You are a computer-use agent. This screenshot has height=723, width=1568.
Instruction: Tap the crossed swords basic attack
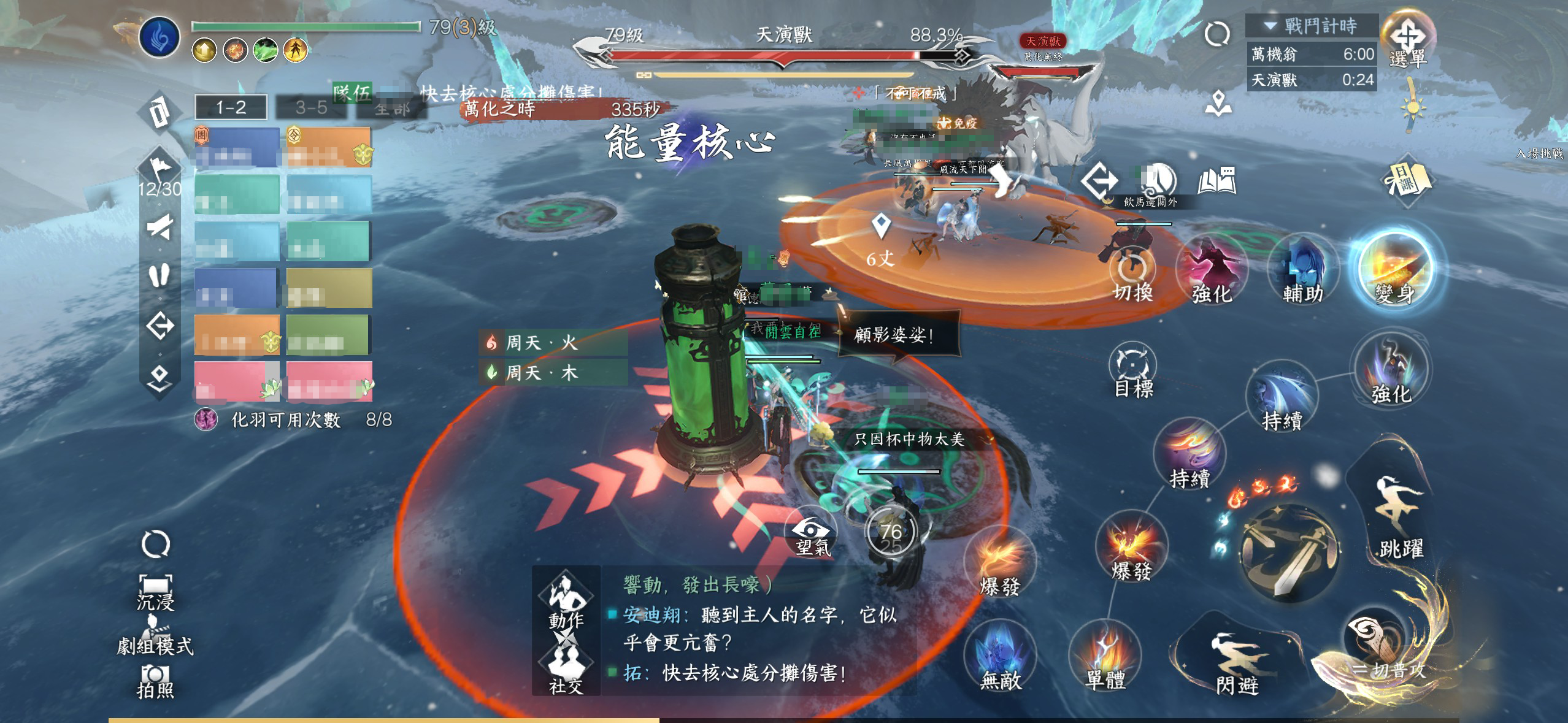pos(1288,549)
